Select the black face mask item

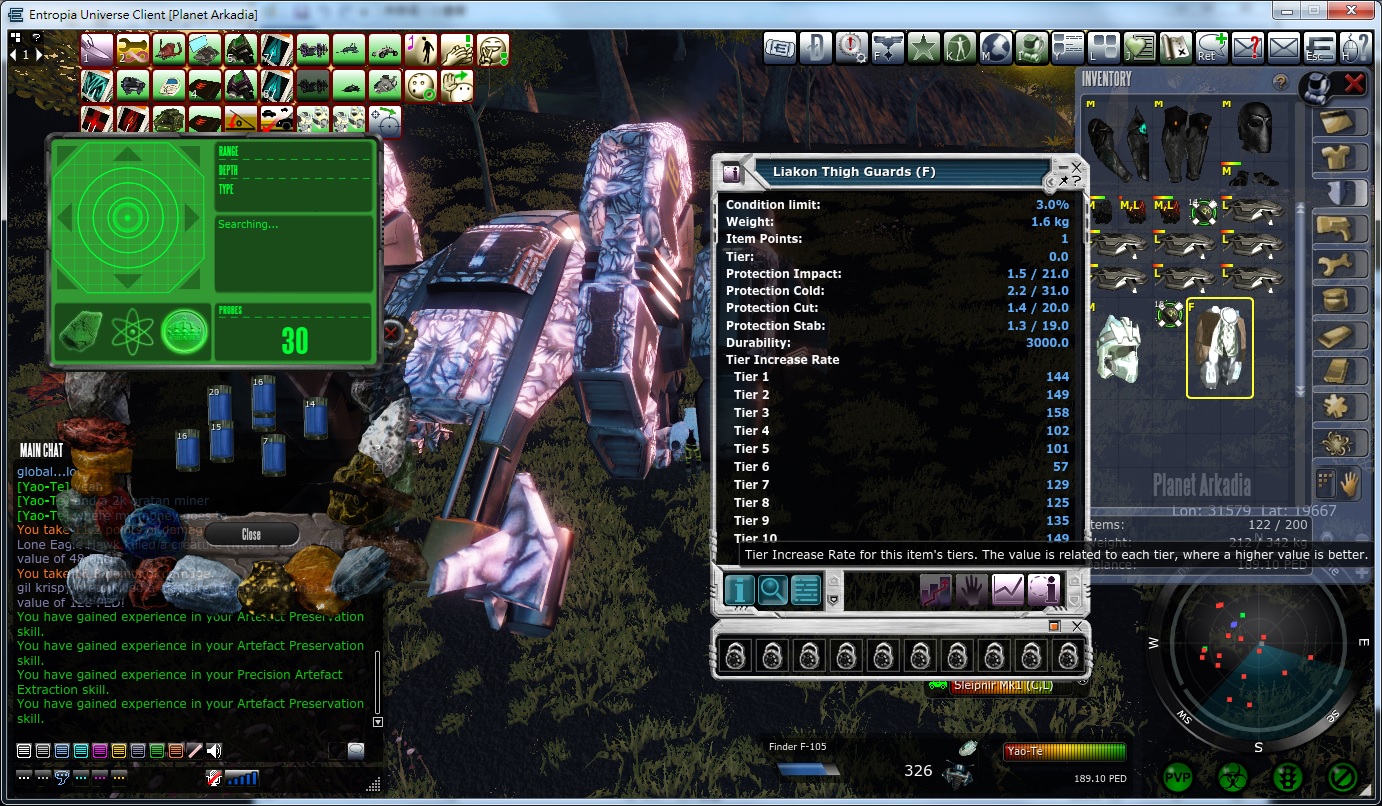pyautogui.click(x=1254, y=127)
